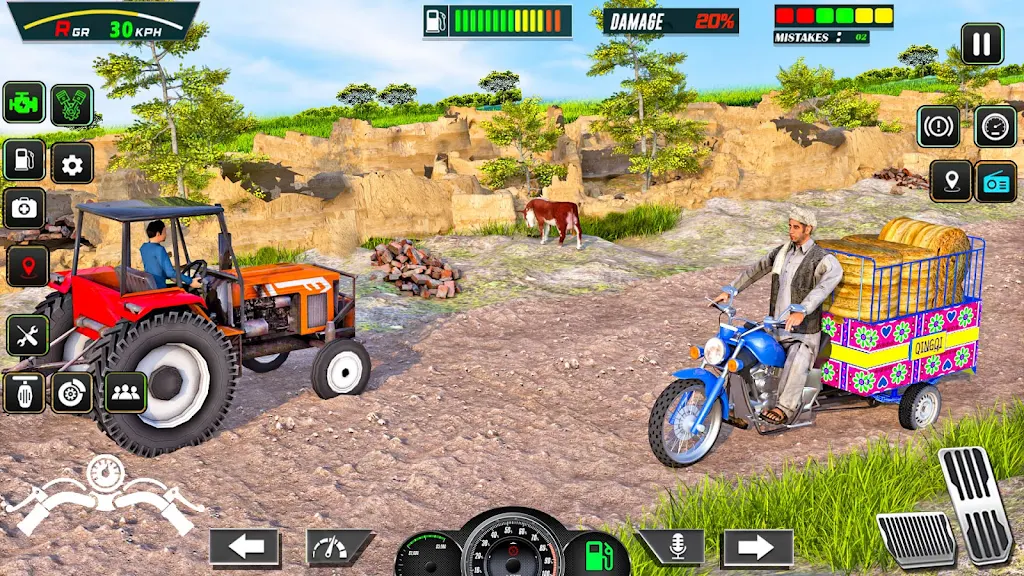Tap the brake disc icon
1024x576 pixels.
click(x=72, y=393)
